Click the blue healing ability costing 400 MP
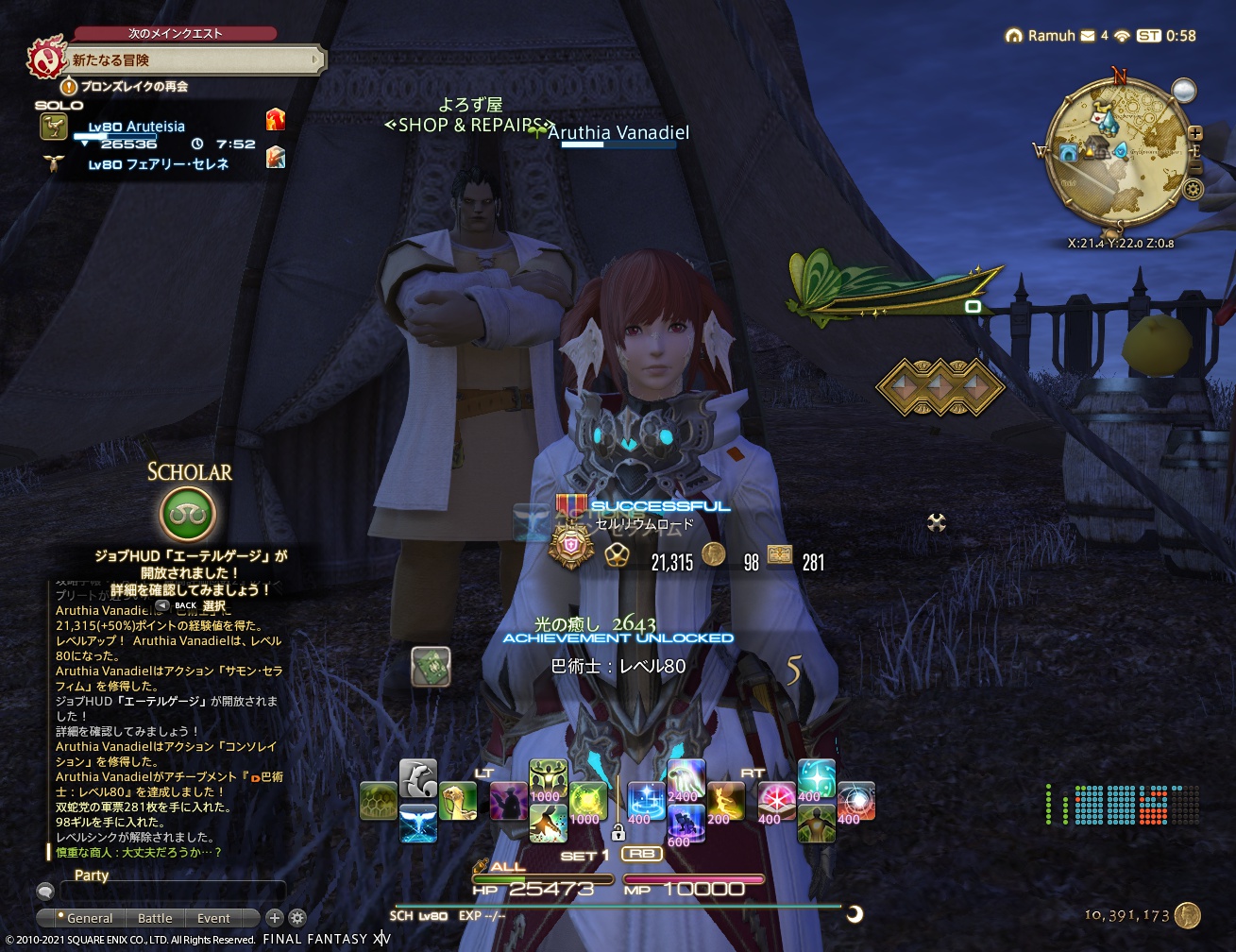This screenshot has width=1236, height=952. point(646,800)
